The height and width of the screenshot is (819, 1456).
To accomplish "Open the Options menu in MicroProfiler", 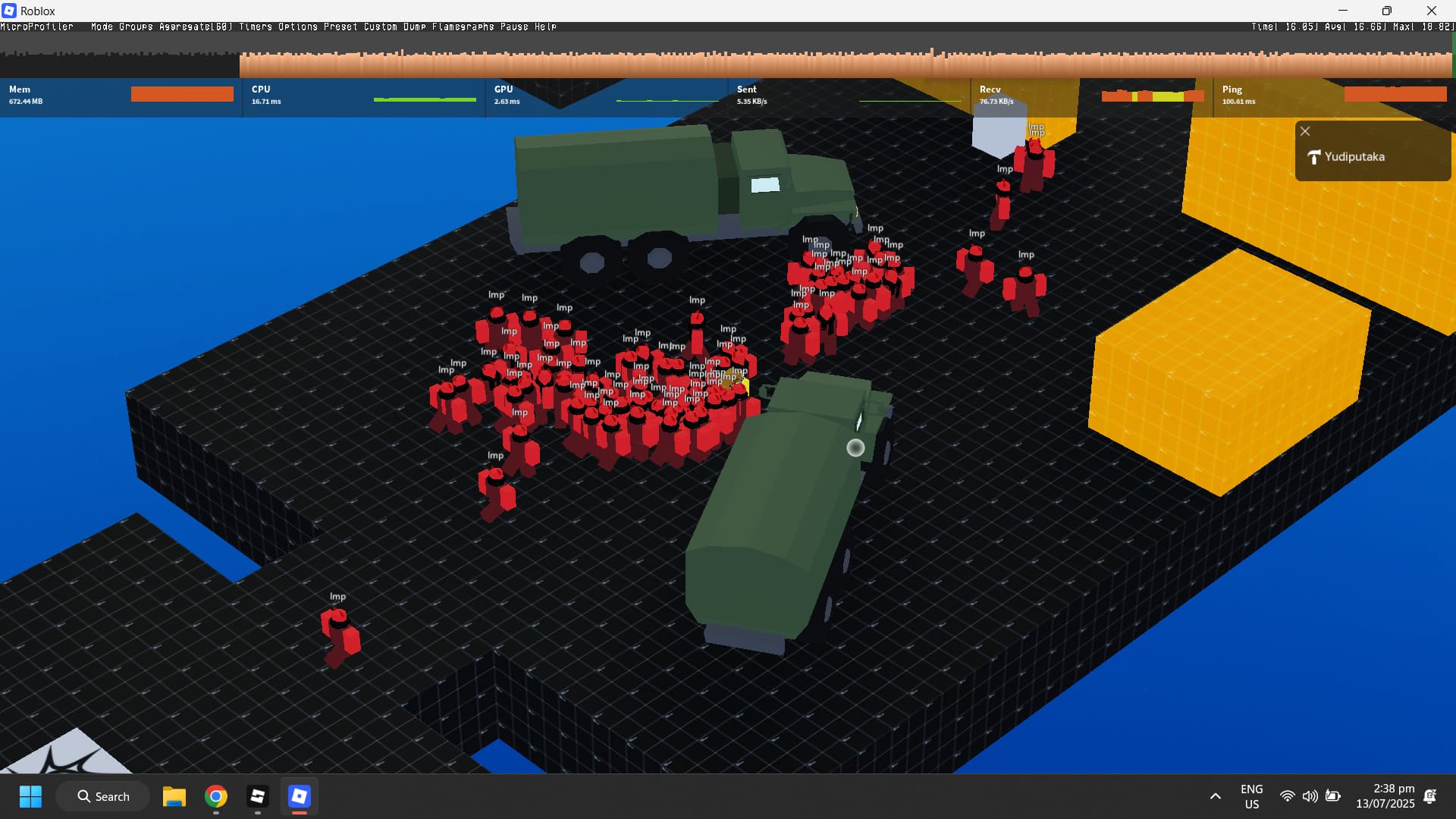I will coord(297,27).
